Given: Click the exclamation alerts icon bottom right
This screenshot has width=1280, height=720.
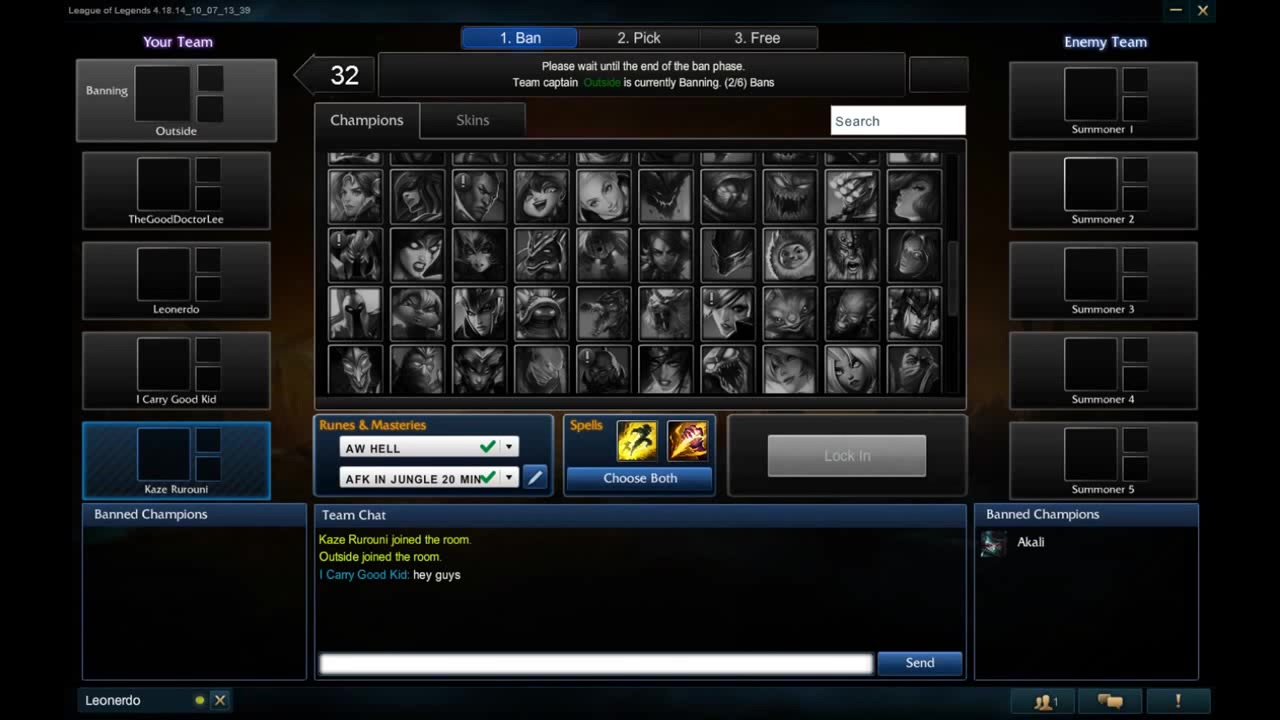Looking at the screenshot, I should (x=1177, y=701).
